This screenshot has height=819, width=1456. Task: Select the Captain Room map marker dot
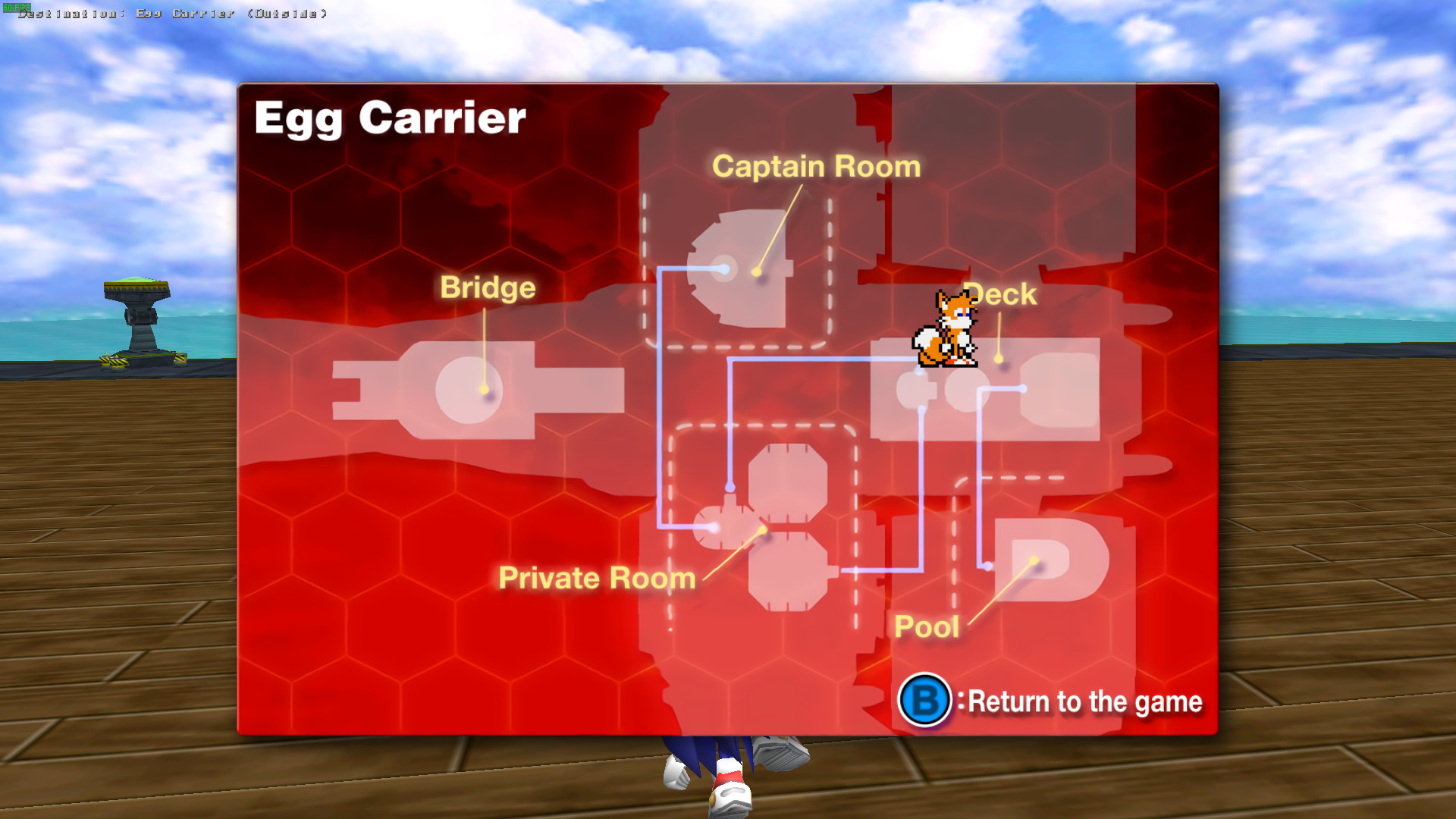(755, 270)
